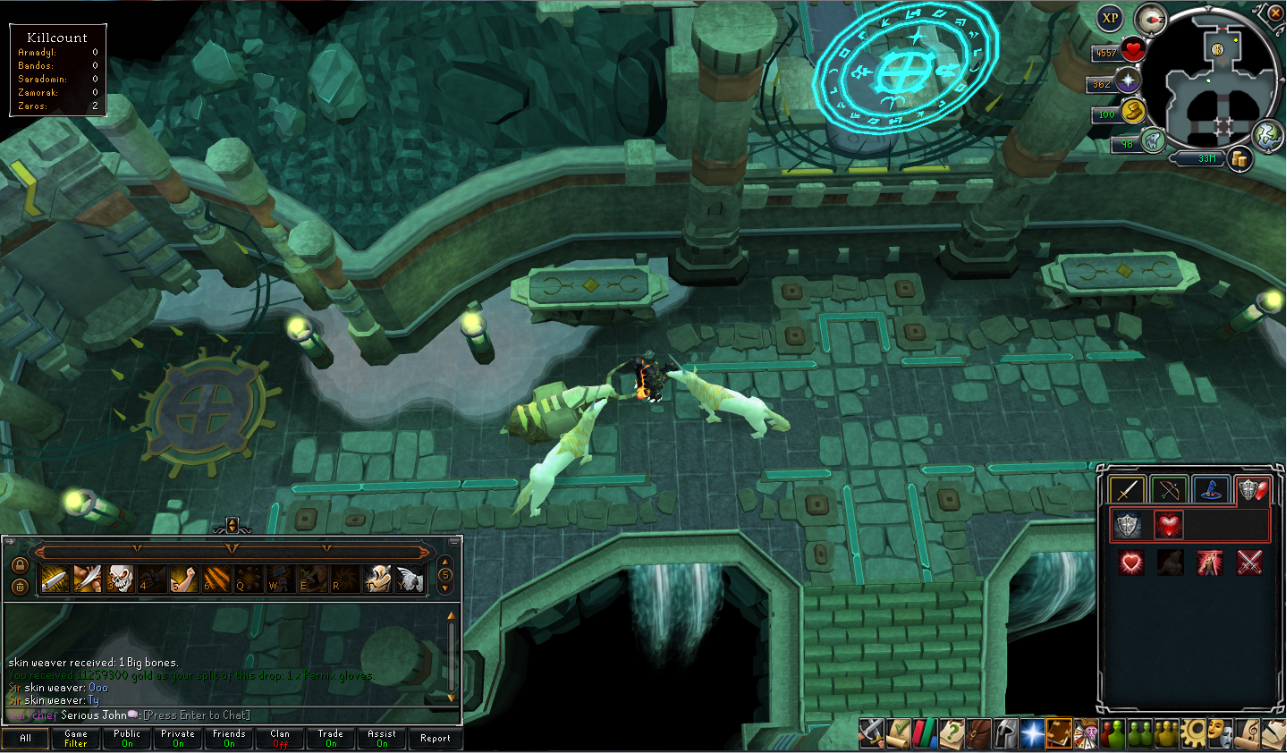Screen dimensions: 1287x753
Task: Switch to the melee sword abilities tab
Action: [x=1128, y=490]
